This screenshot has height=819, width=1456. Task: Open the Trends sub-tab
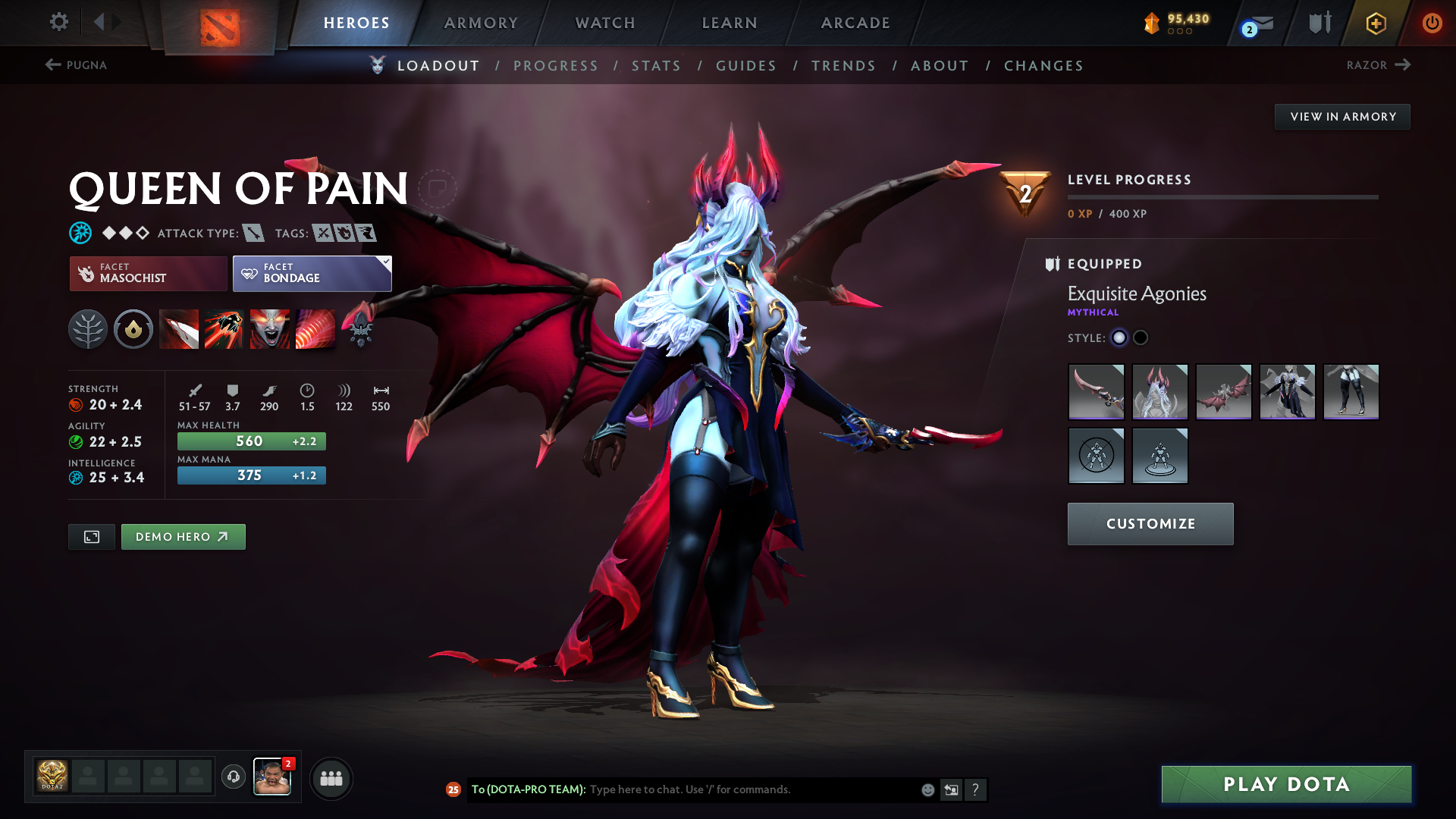[x=843, y=66]
